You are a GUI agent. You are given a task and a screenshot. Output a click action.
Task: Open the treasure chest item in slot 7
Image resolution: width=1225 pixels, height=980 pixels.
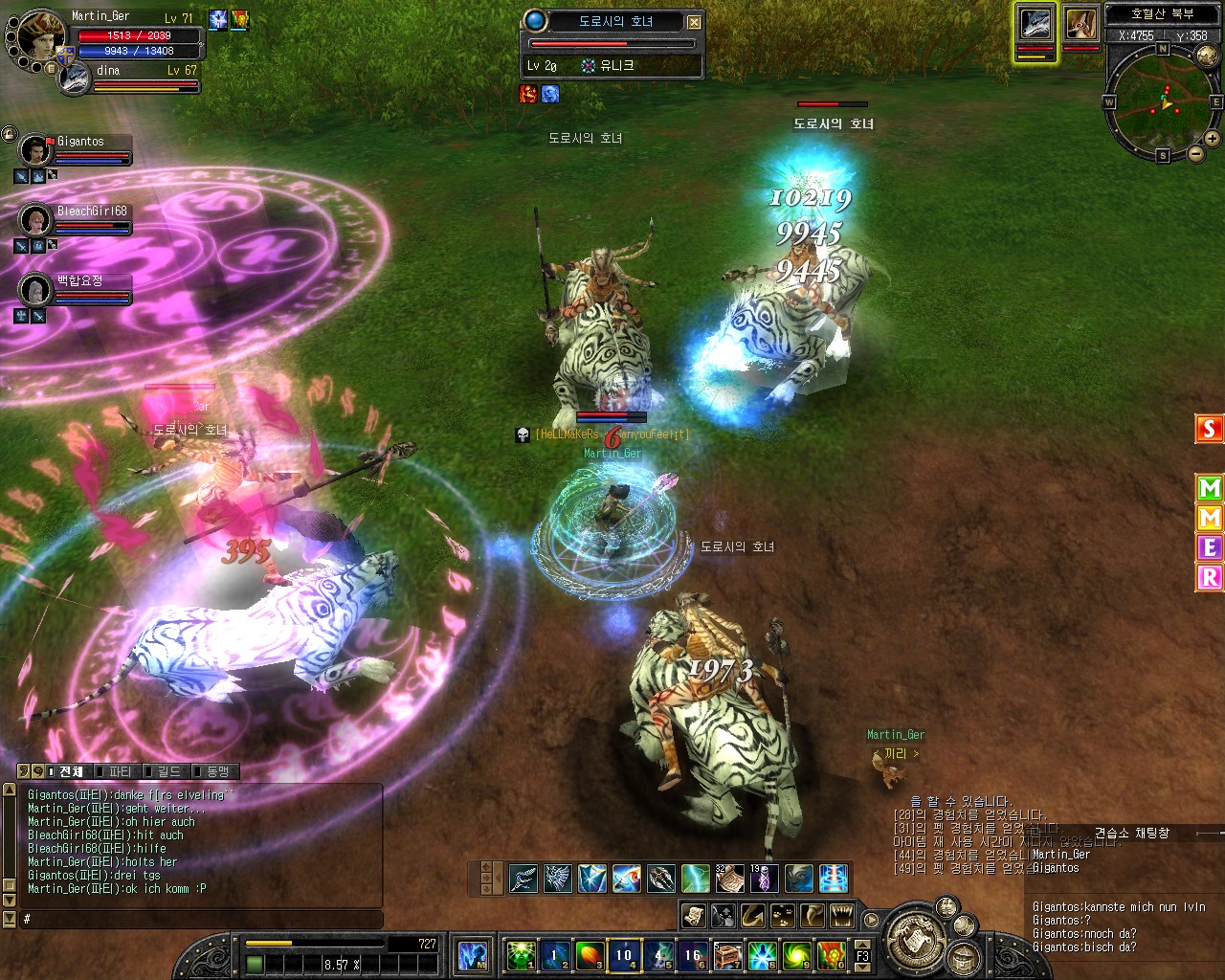pos(727,955)
